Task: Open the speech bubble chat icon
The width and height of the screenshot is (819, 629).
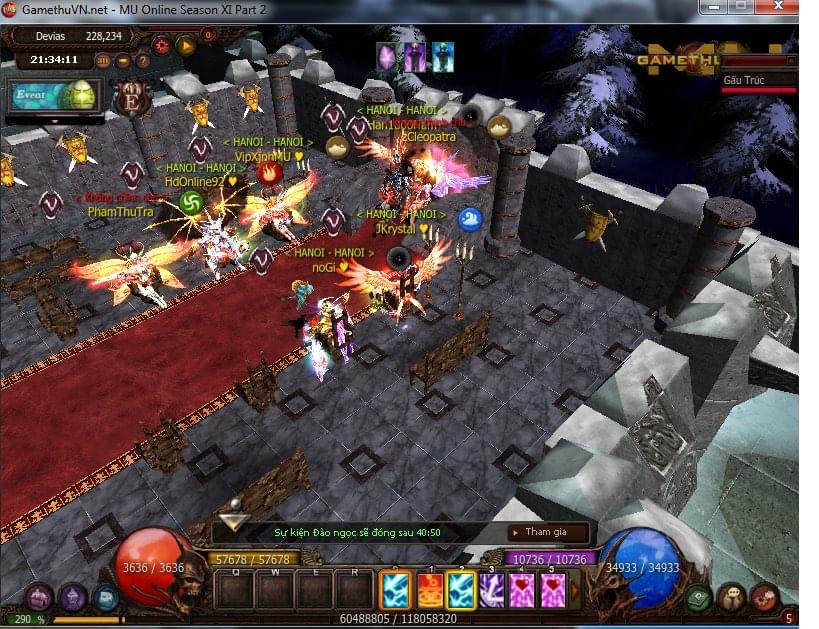Action: [732, 597]
